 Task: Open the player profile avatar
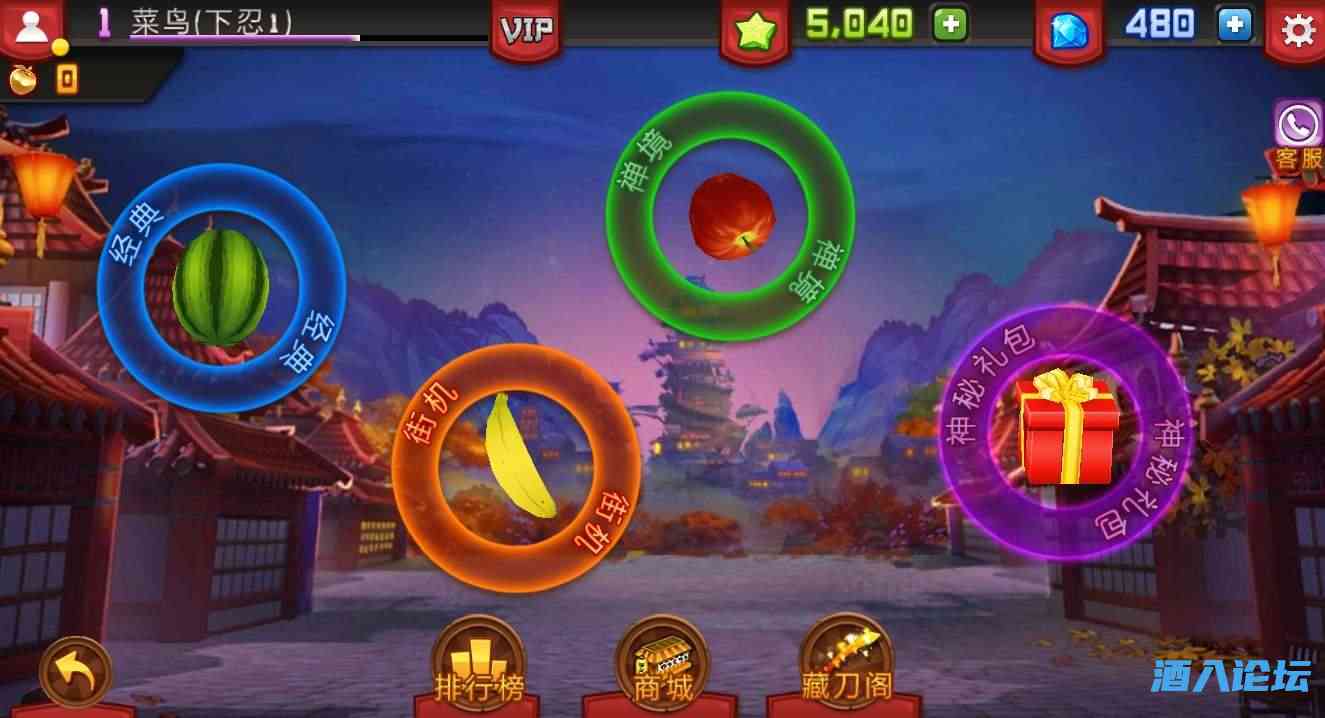coord(29,28)
